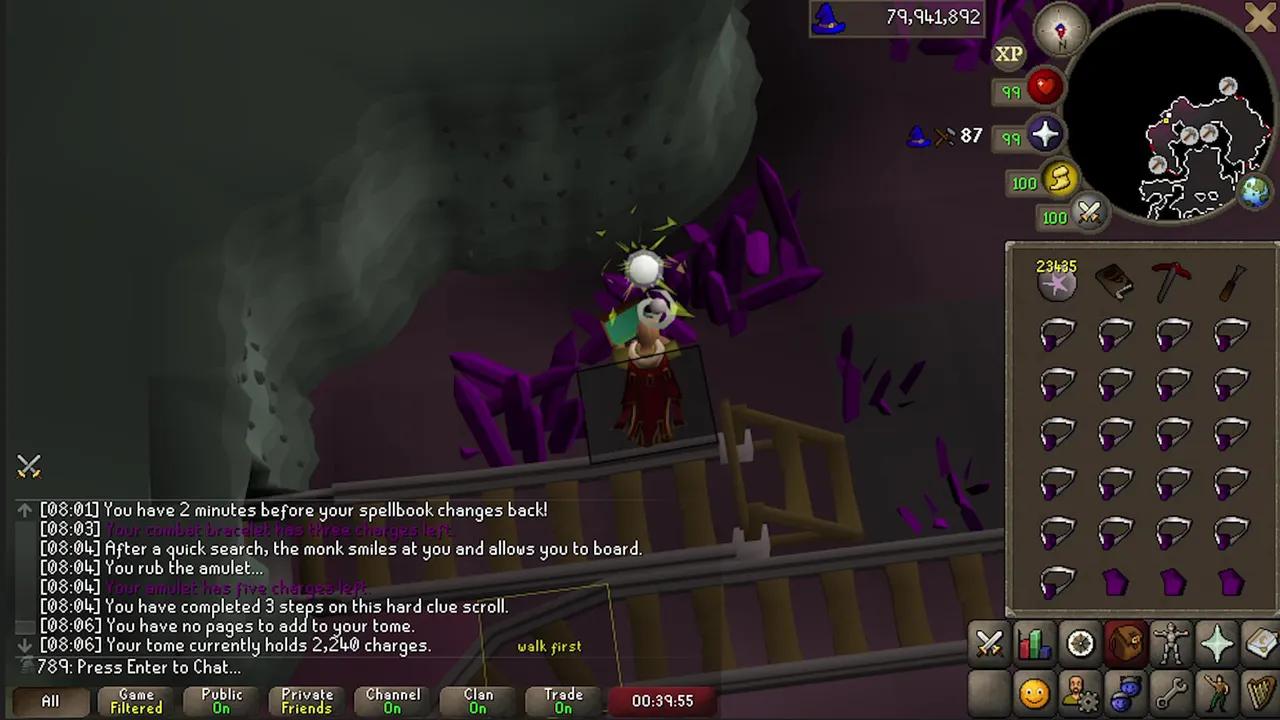Viewport: 1280px width, 720px height.
Task: Click the Clan On chat button
Action: coord(477,700)
